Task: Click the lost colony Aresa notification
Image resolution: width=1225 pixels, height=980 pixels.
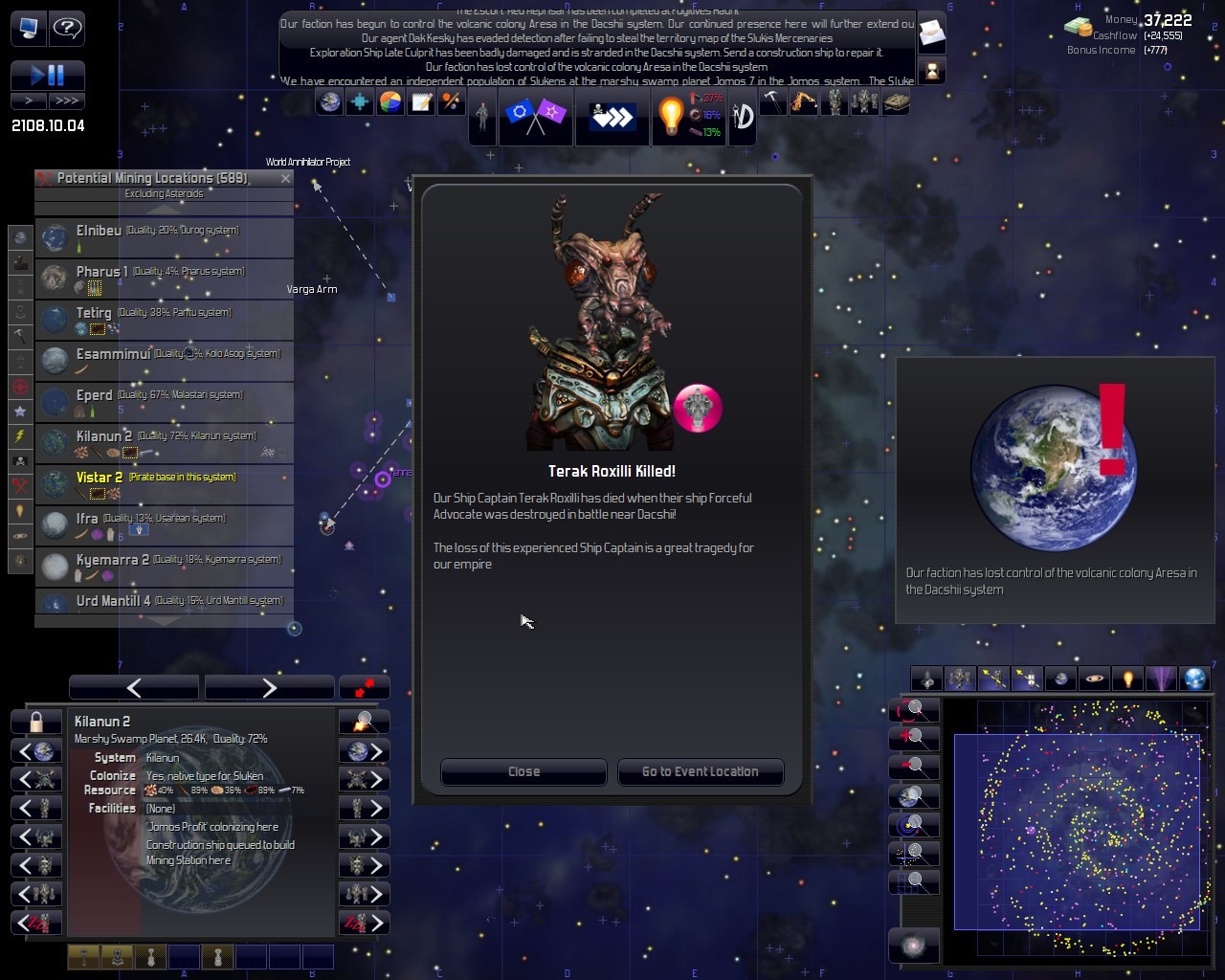Action: 1055,490
